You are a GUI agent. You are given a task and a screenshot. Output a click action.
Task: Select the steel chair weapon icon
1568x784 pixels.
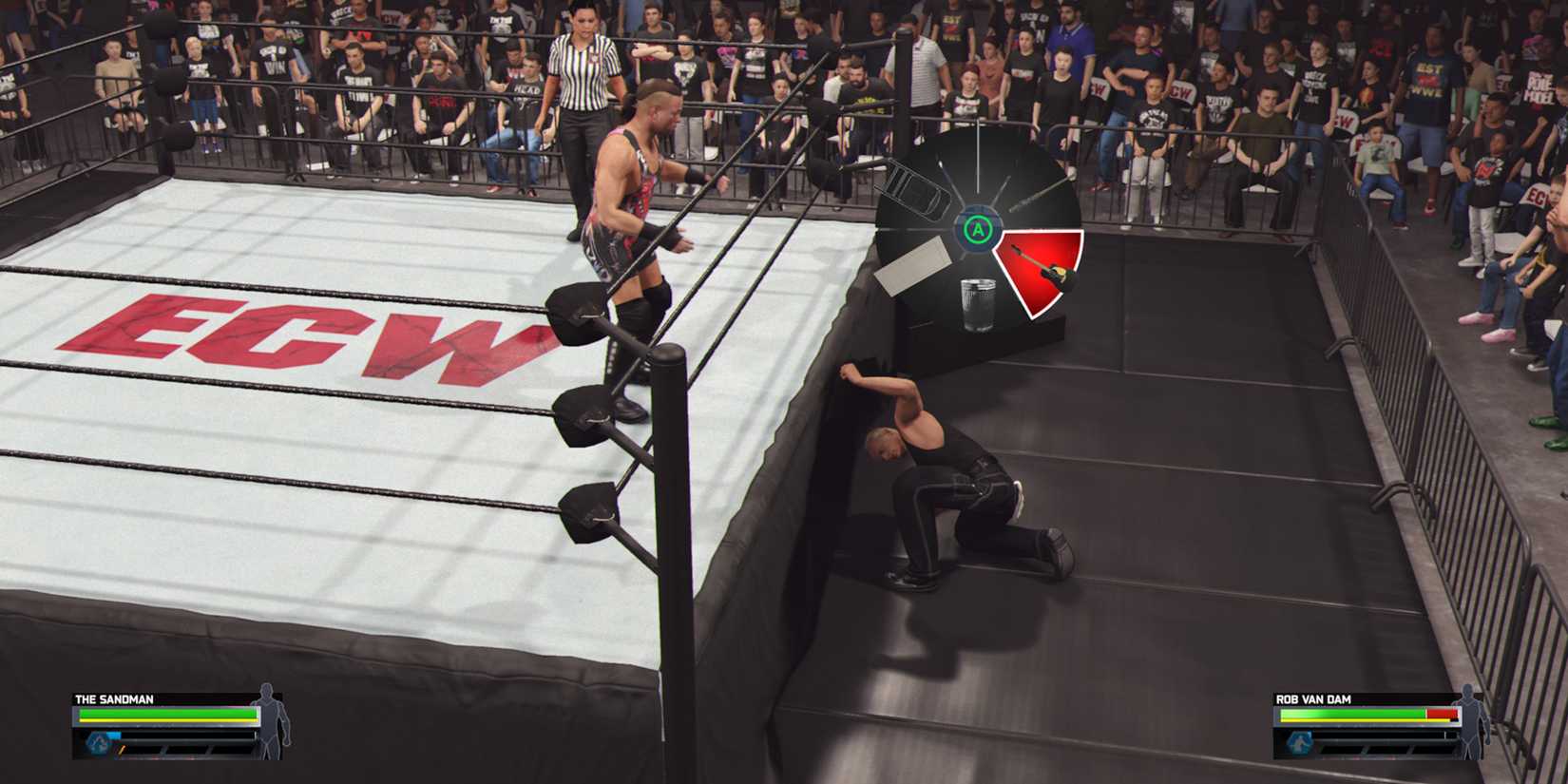(x=916, y=189)
